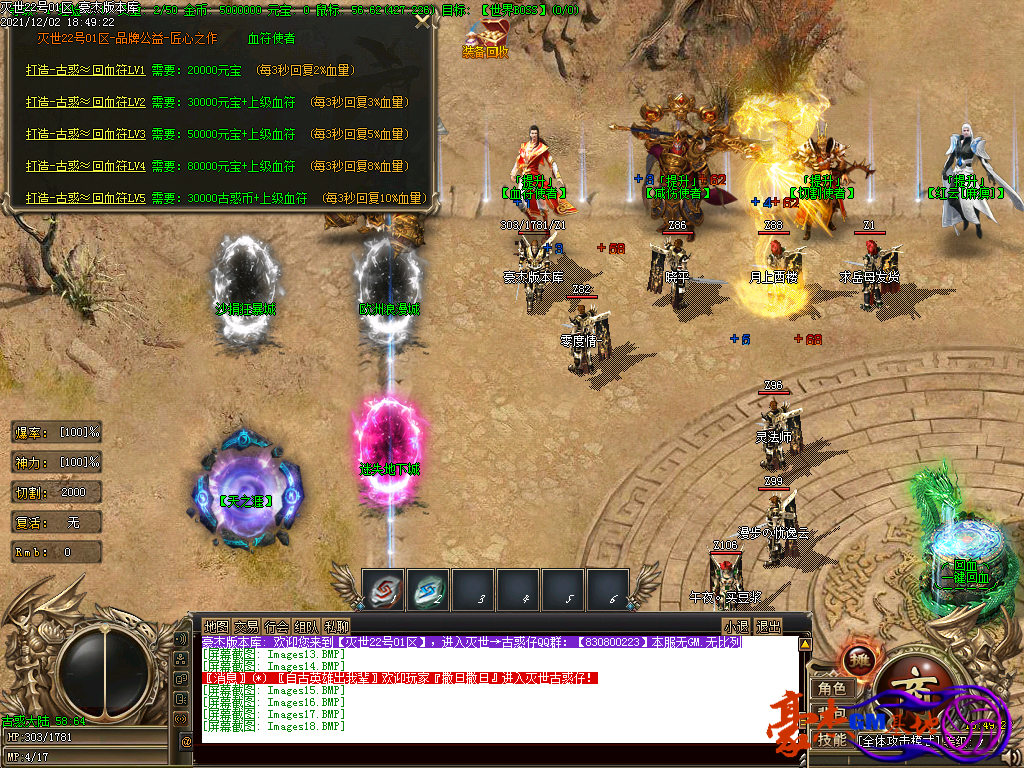Click the 退出 exit button
The height and width of the screenshot is (768, 1024).
pyautogui.click(x=767, y=627)
